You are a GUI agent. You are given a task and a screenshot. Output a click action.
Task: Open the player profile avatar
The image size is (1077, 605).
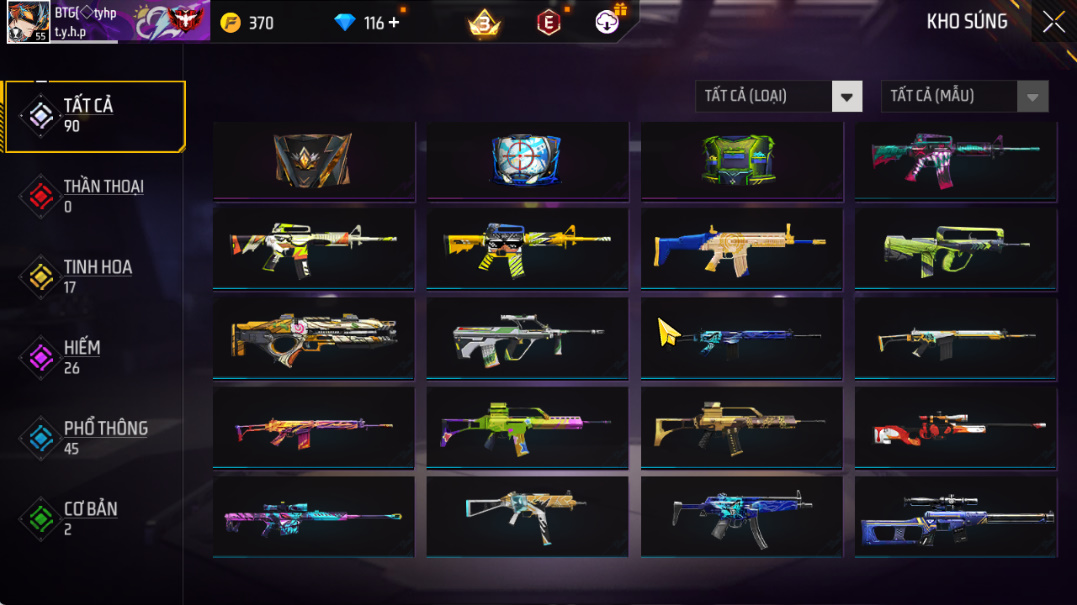(x=28, y=22)
